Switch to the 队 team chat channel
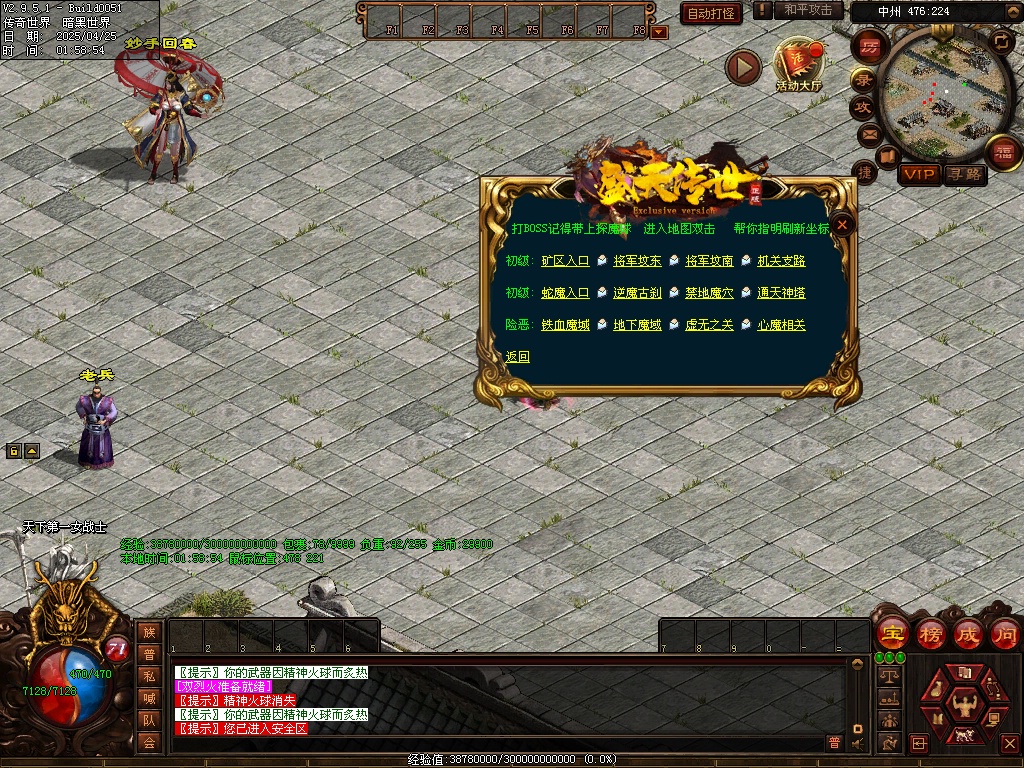Viewport: 1024px width, 768px height. point(149,720)
